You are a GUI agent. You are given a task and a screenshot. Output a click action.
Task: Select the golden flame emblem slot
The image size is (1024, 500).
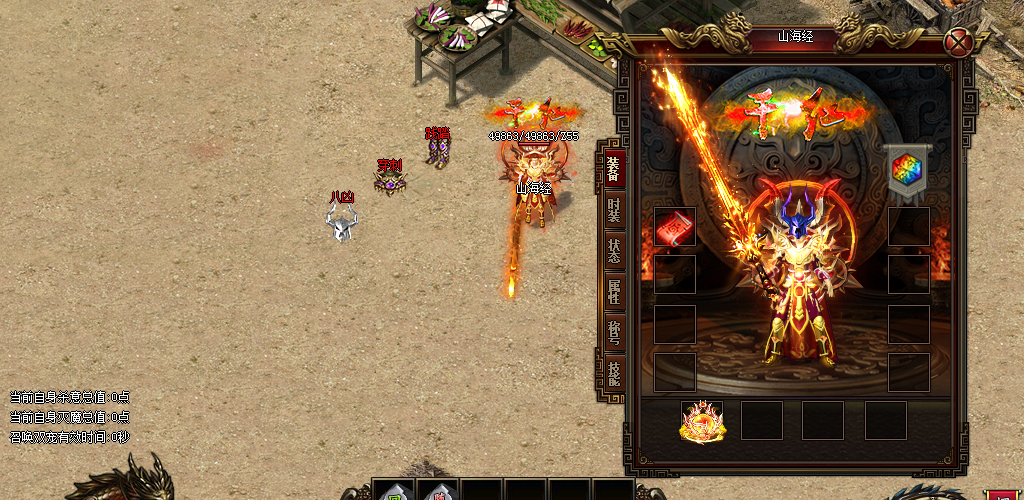point(702,421)
